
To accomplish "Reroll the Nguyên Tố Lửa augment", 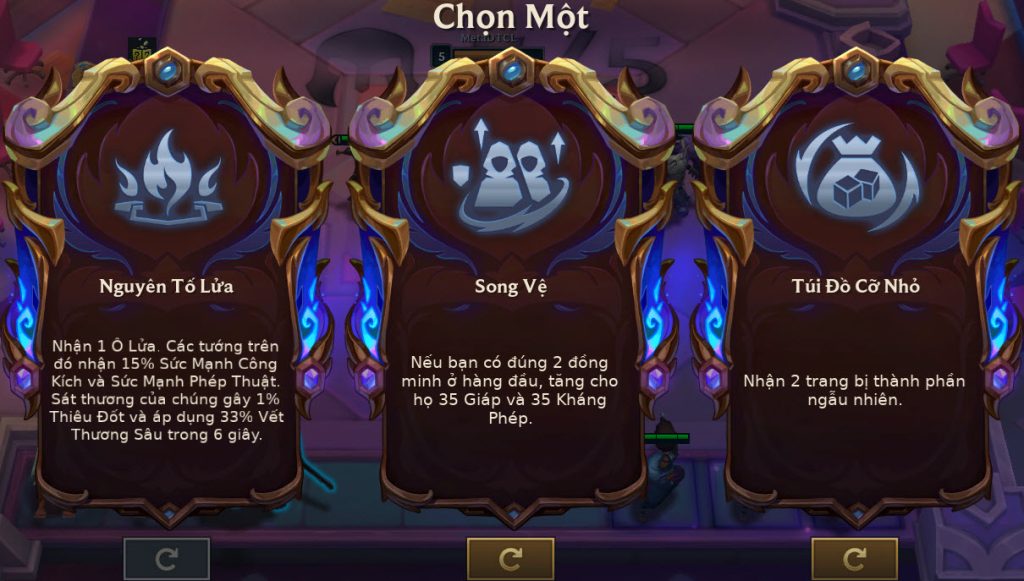I will click(x=167, y=558).
